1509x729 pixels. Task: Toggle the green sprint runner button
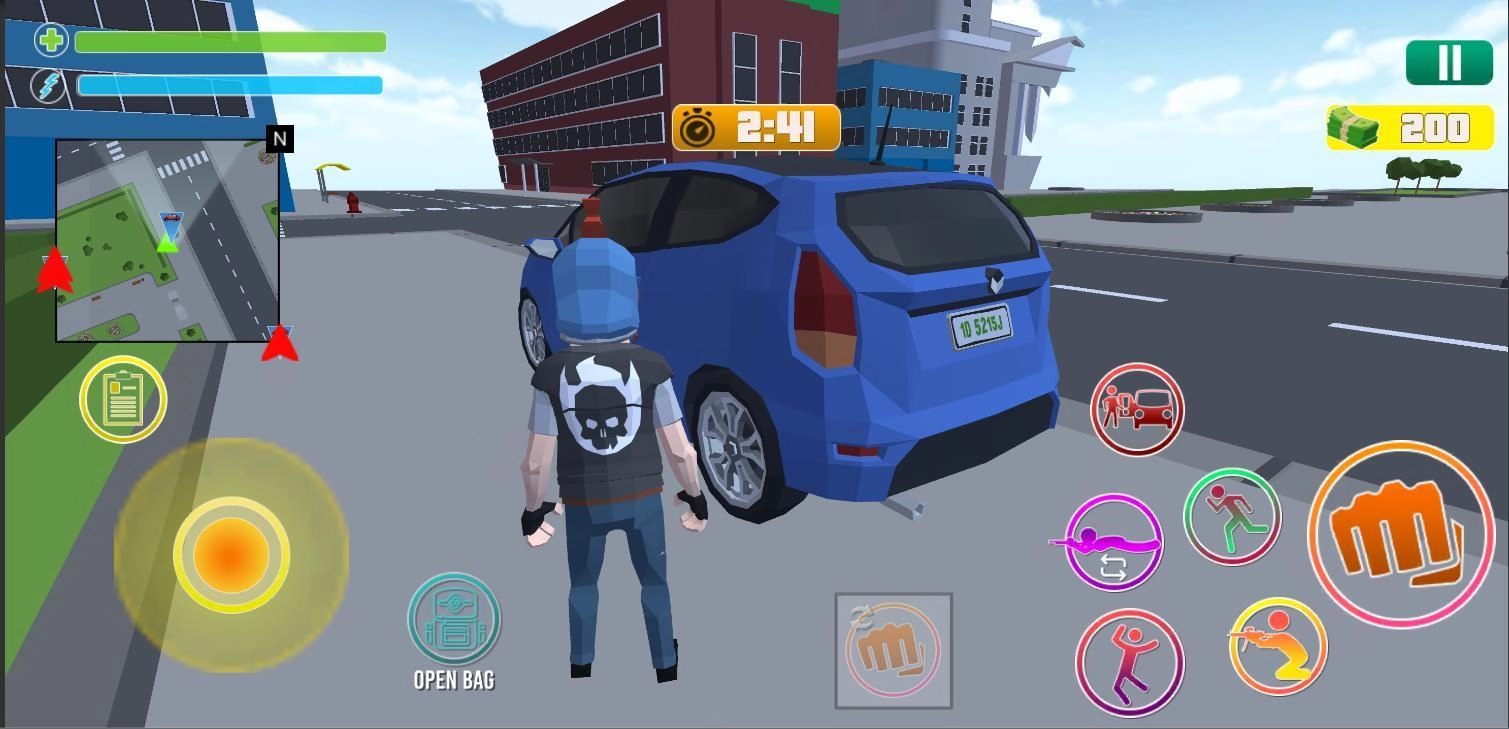(x=1232, y=516)
